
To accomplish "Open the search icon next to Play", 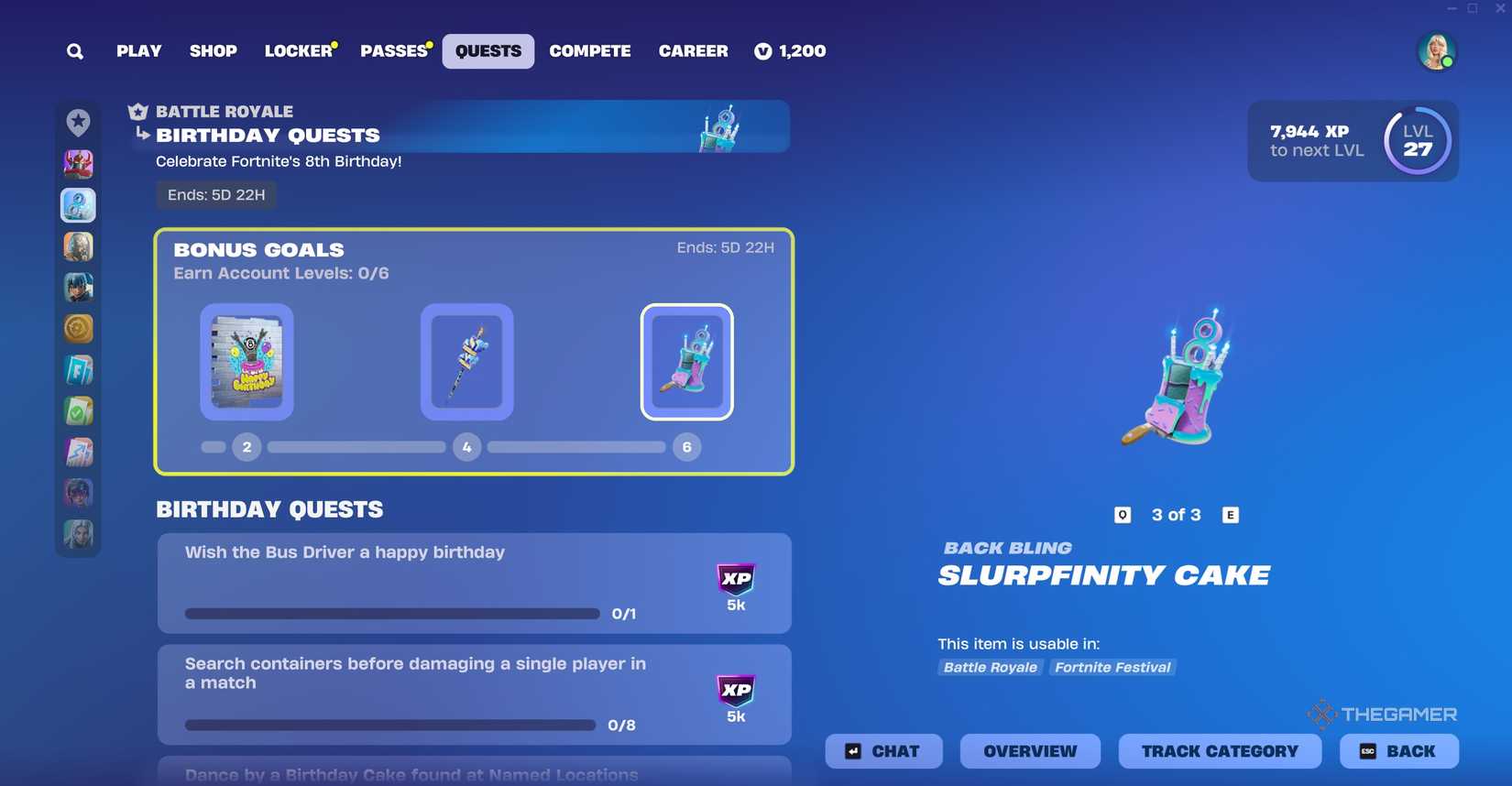I will (74, 51).
